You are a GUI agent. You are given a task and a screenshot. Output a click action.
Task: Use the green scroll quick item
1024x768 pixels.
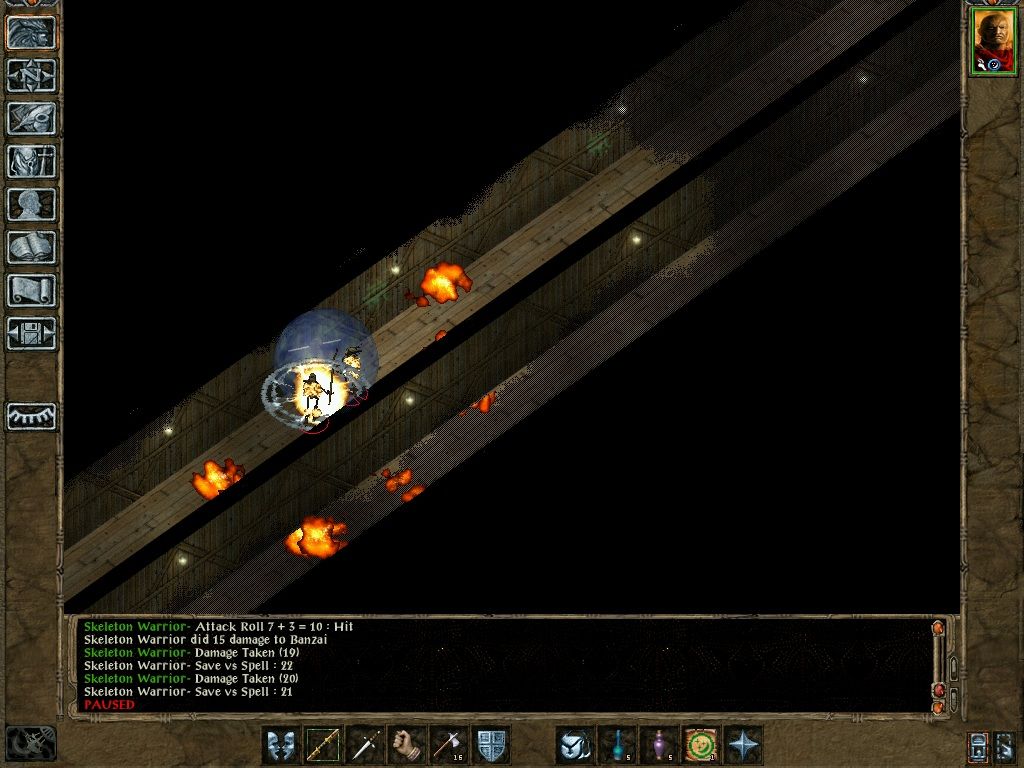(x=701, y=745)
